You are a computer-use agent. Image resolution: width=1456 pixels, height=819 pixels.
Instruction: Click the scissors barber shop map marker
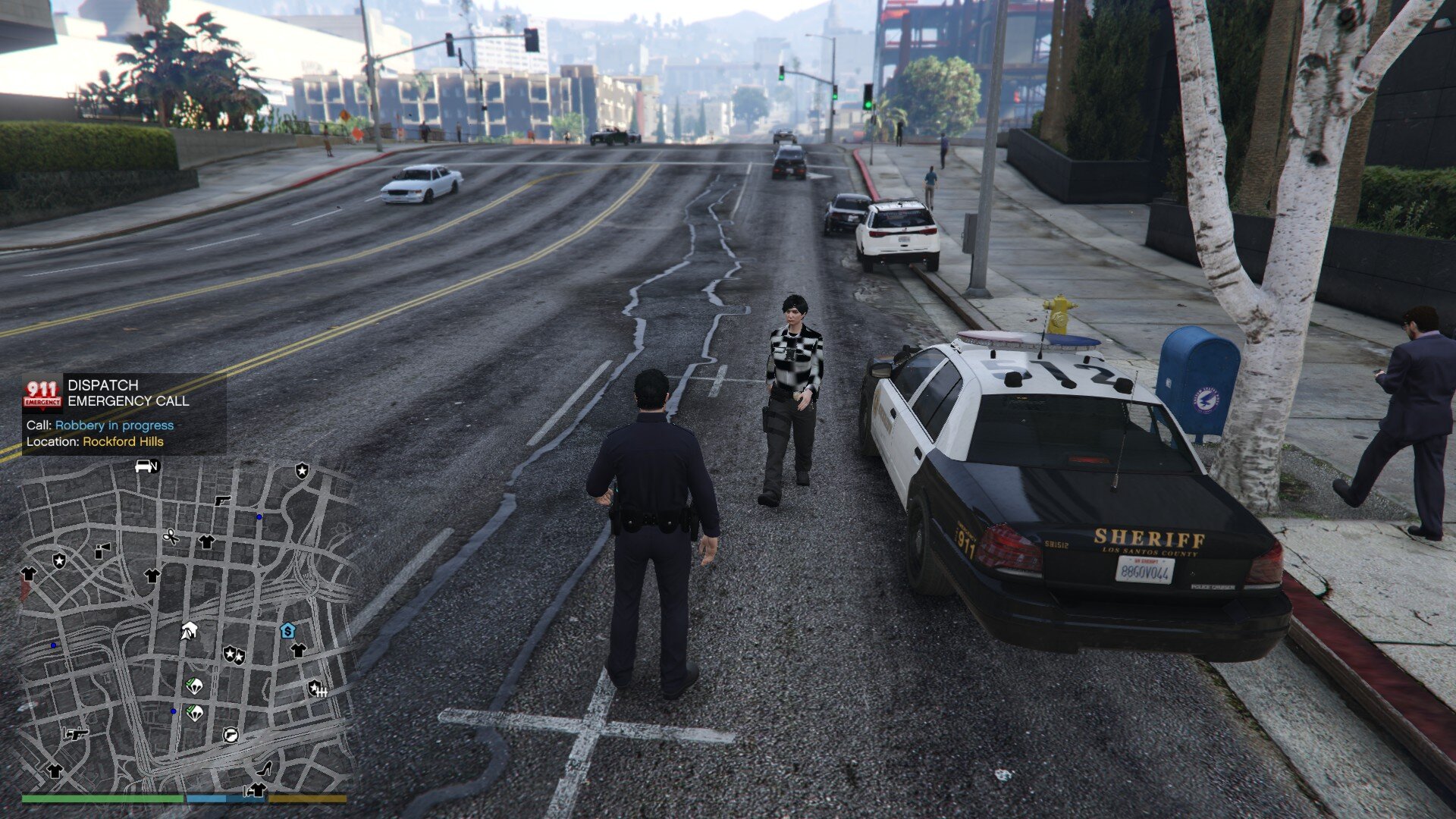(x=171, y=537)
